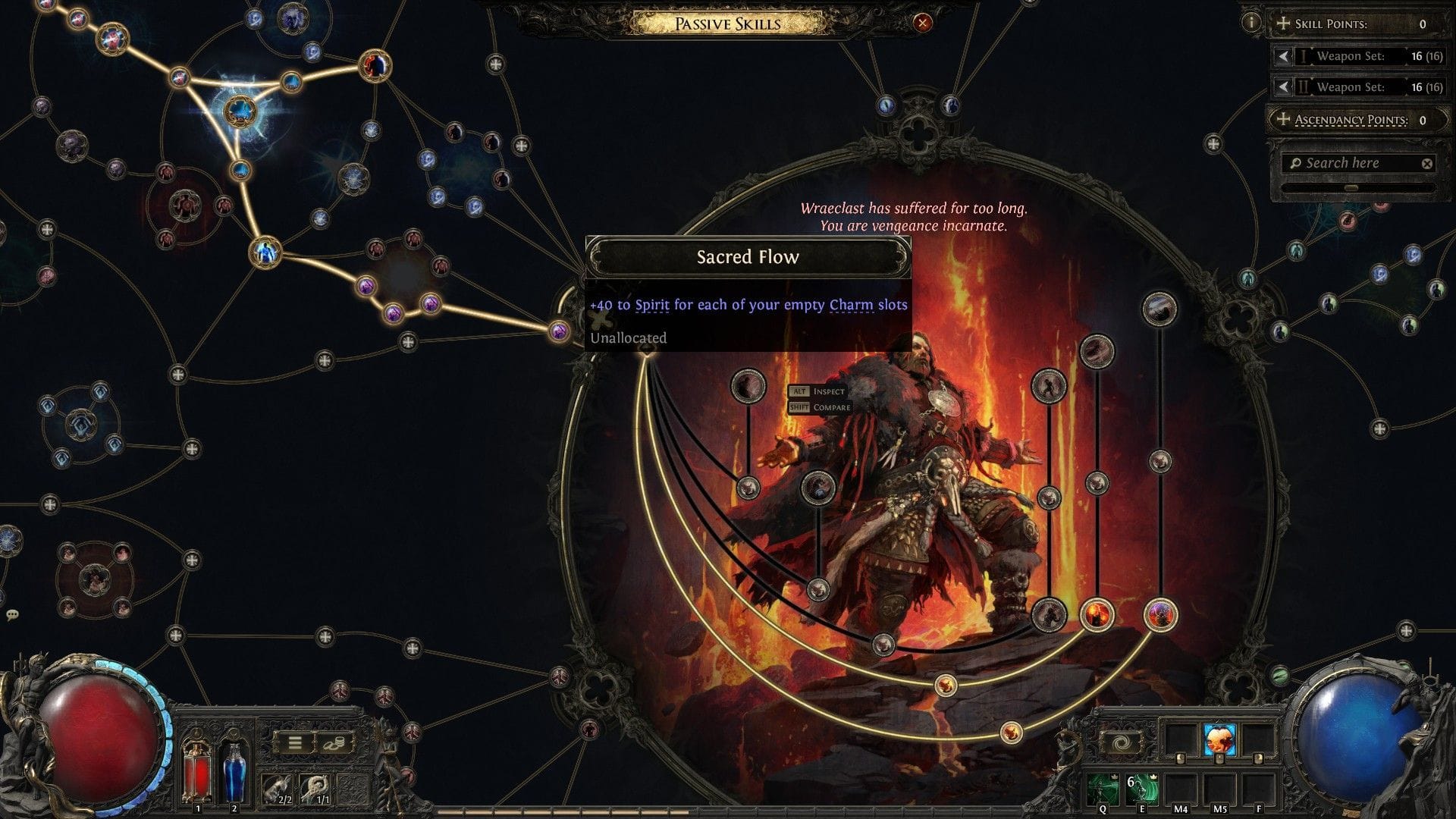Click the info button beside Skill Points
1456x819 pixels.
pos(1251,22)
